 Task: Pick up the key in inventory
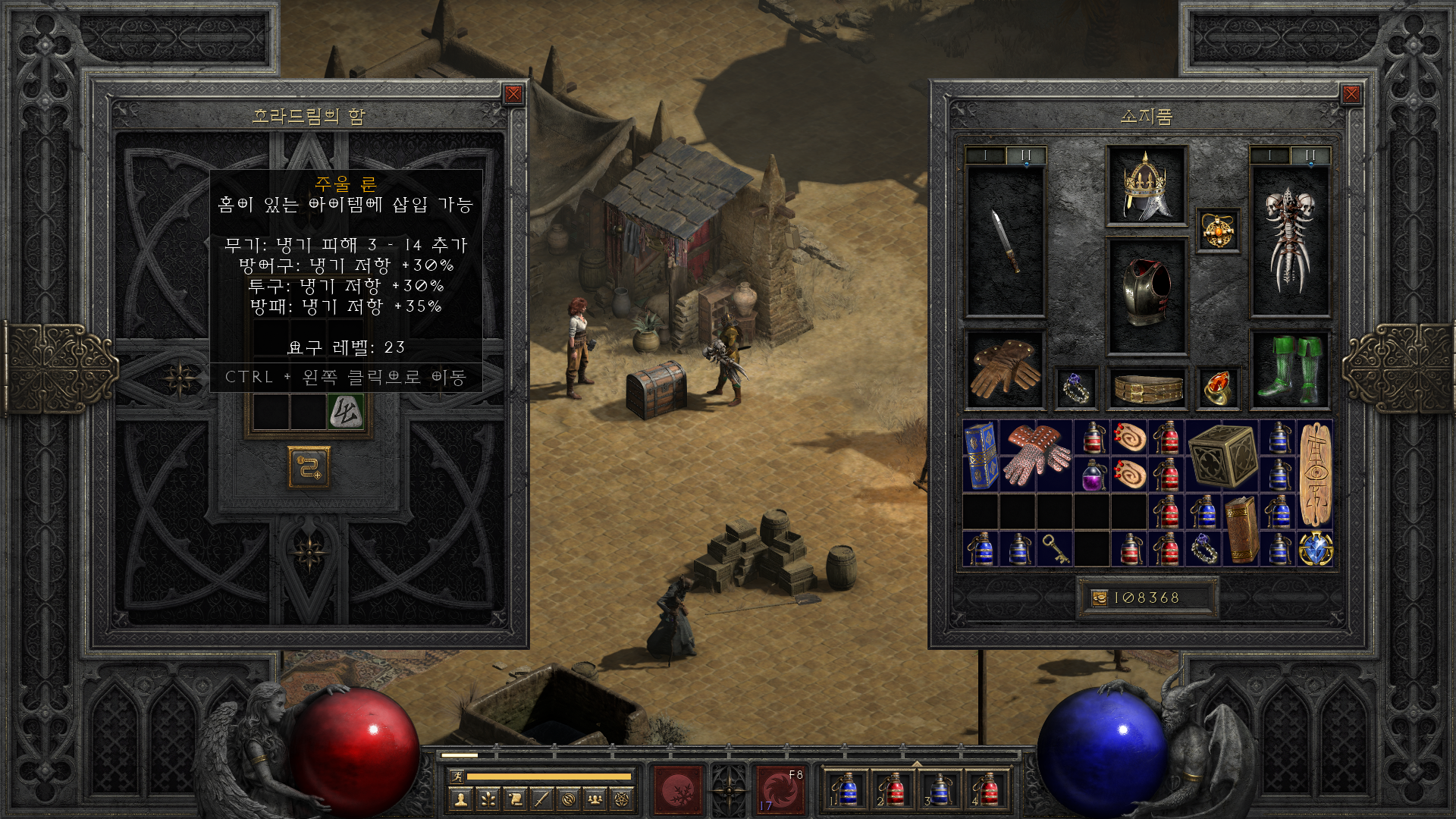1055,549
